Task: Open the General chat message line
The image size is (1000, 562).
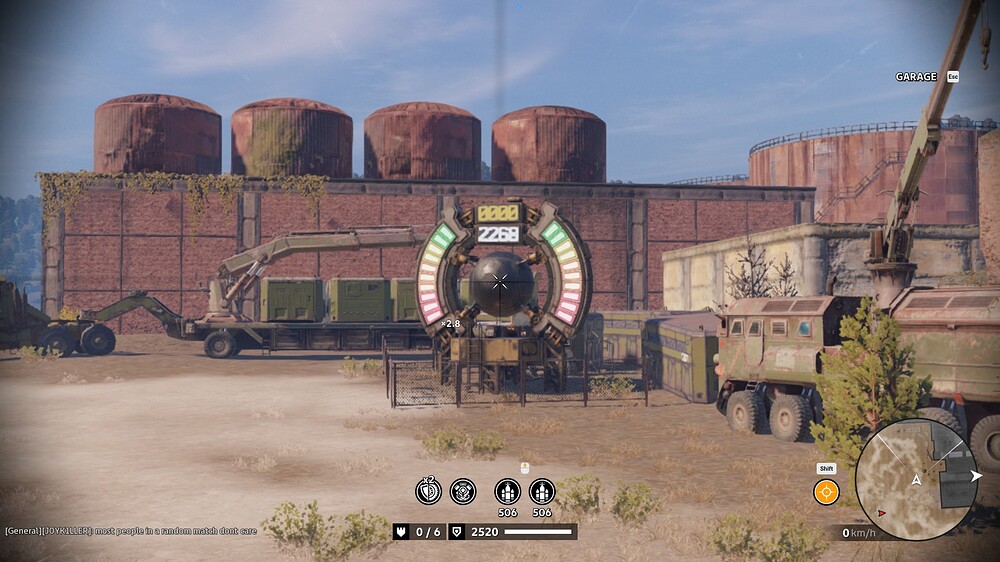Action: pos(130,531)
